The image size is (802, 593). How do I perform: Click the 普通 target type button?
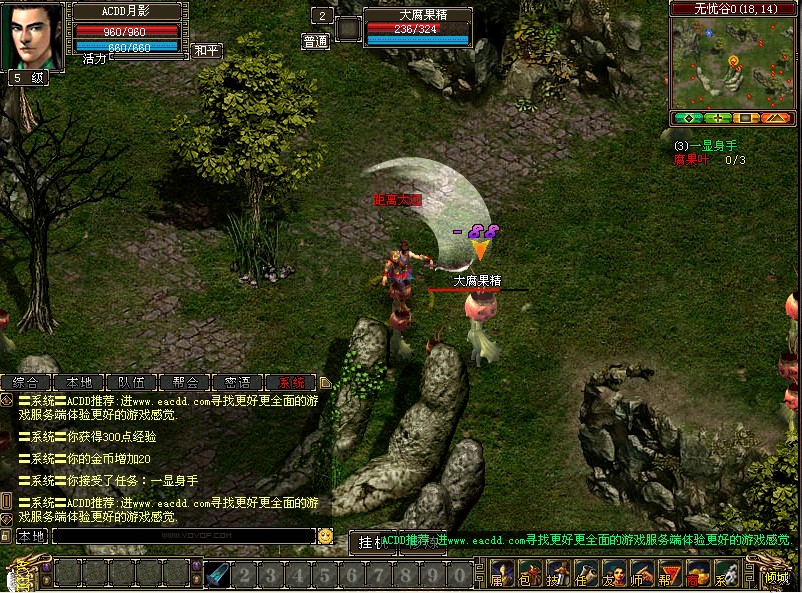point(316,42)
